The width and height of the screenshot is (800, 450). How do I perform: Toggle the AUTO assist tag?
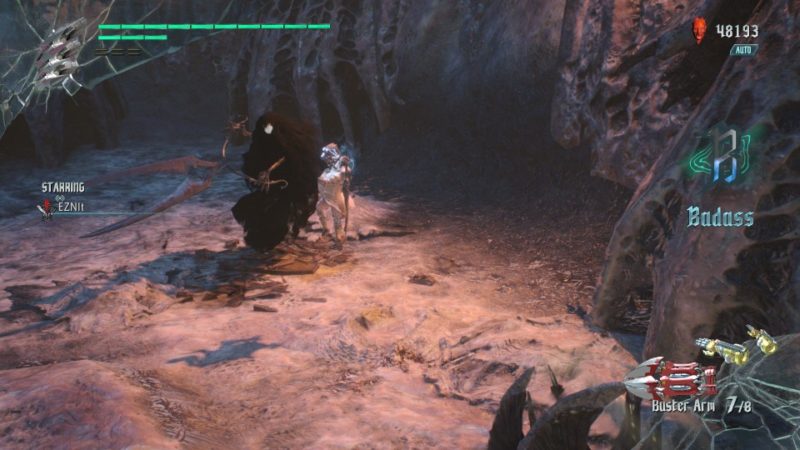[x=744, y=49]
